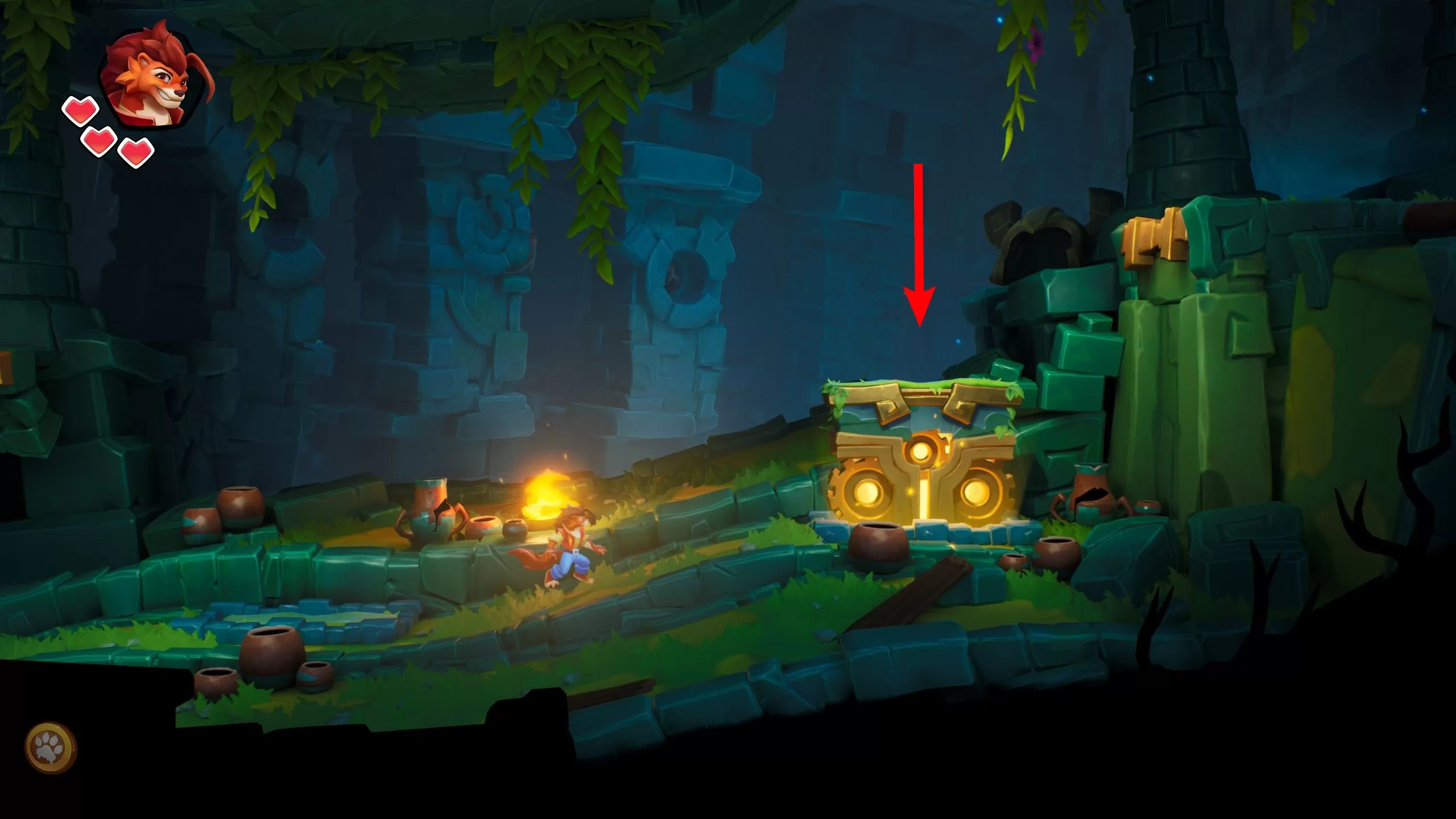Activate the paw print ability icon
The height and width of the screenshot is (819, 1456).
pyautogui.click(x=51, y=748)
